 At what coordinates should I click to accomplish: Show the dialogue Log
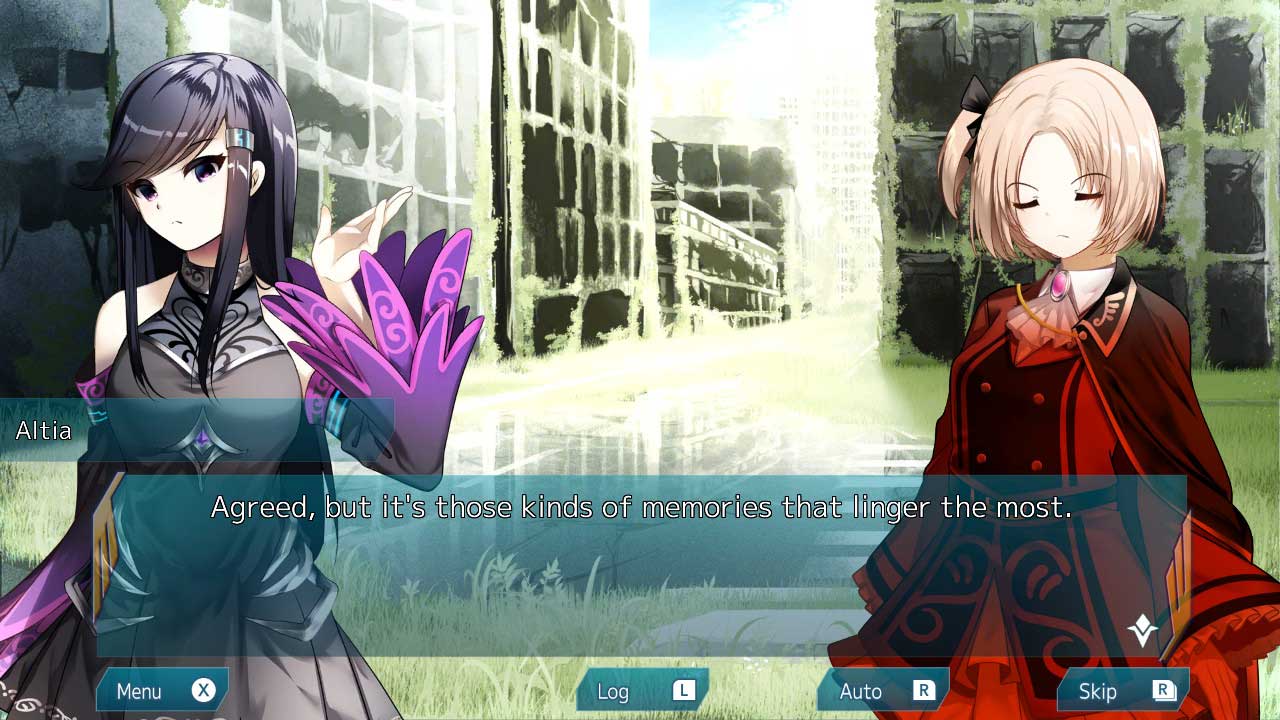pos(642,691)
